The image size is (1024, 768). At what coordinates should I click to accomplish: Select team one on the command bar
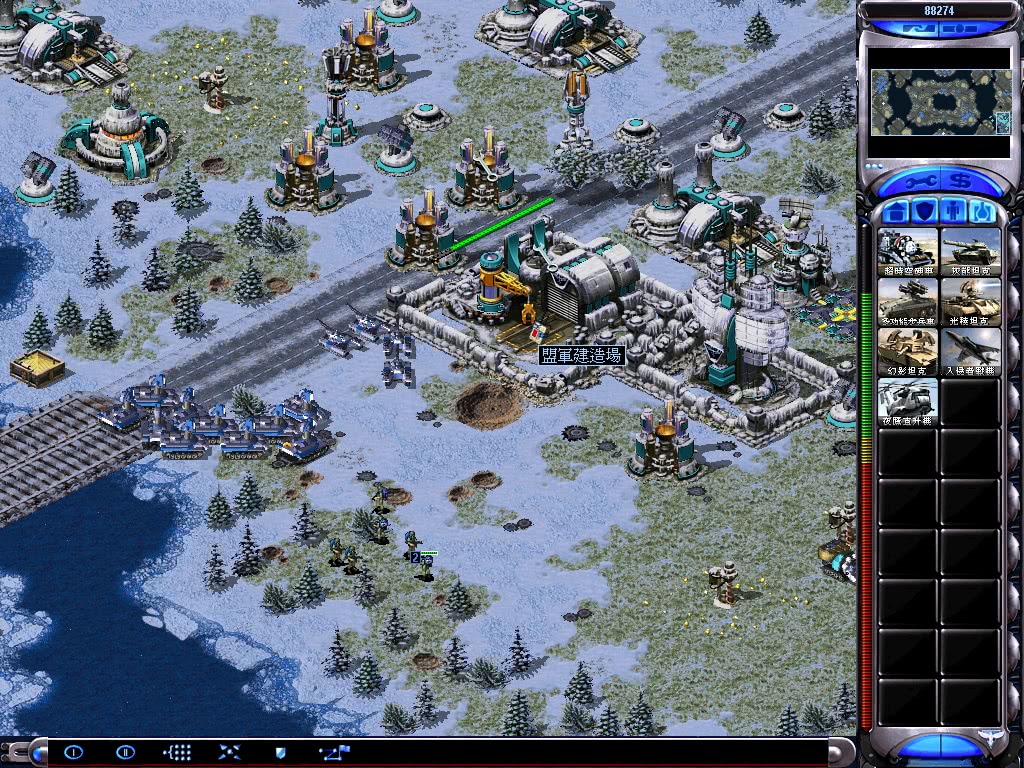(x=72, y=752)
